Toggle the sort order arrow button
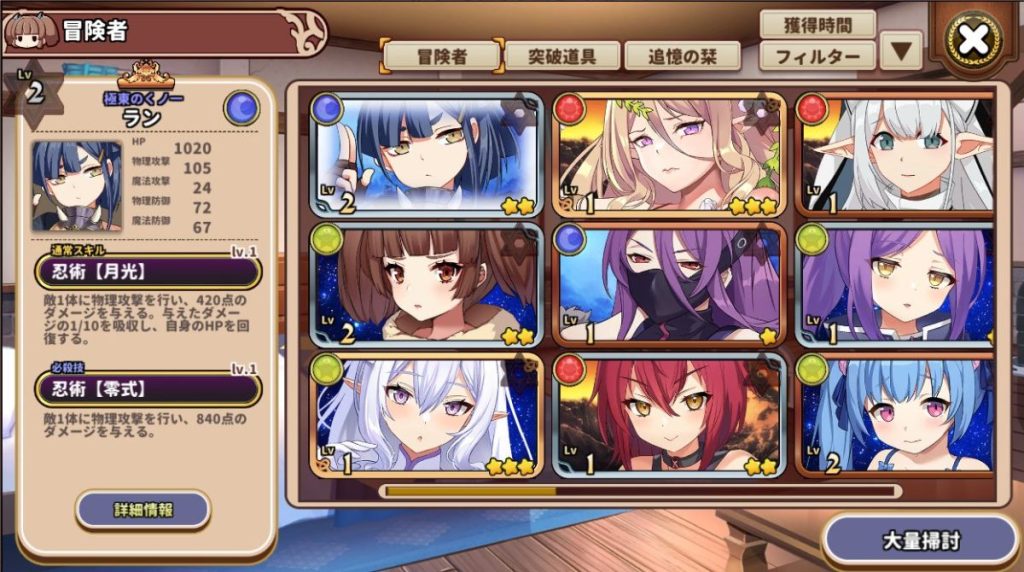This screenshot has width=1024, height=572. tap(901, 51)
